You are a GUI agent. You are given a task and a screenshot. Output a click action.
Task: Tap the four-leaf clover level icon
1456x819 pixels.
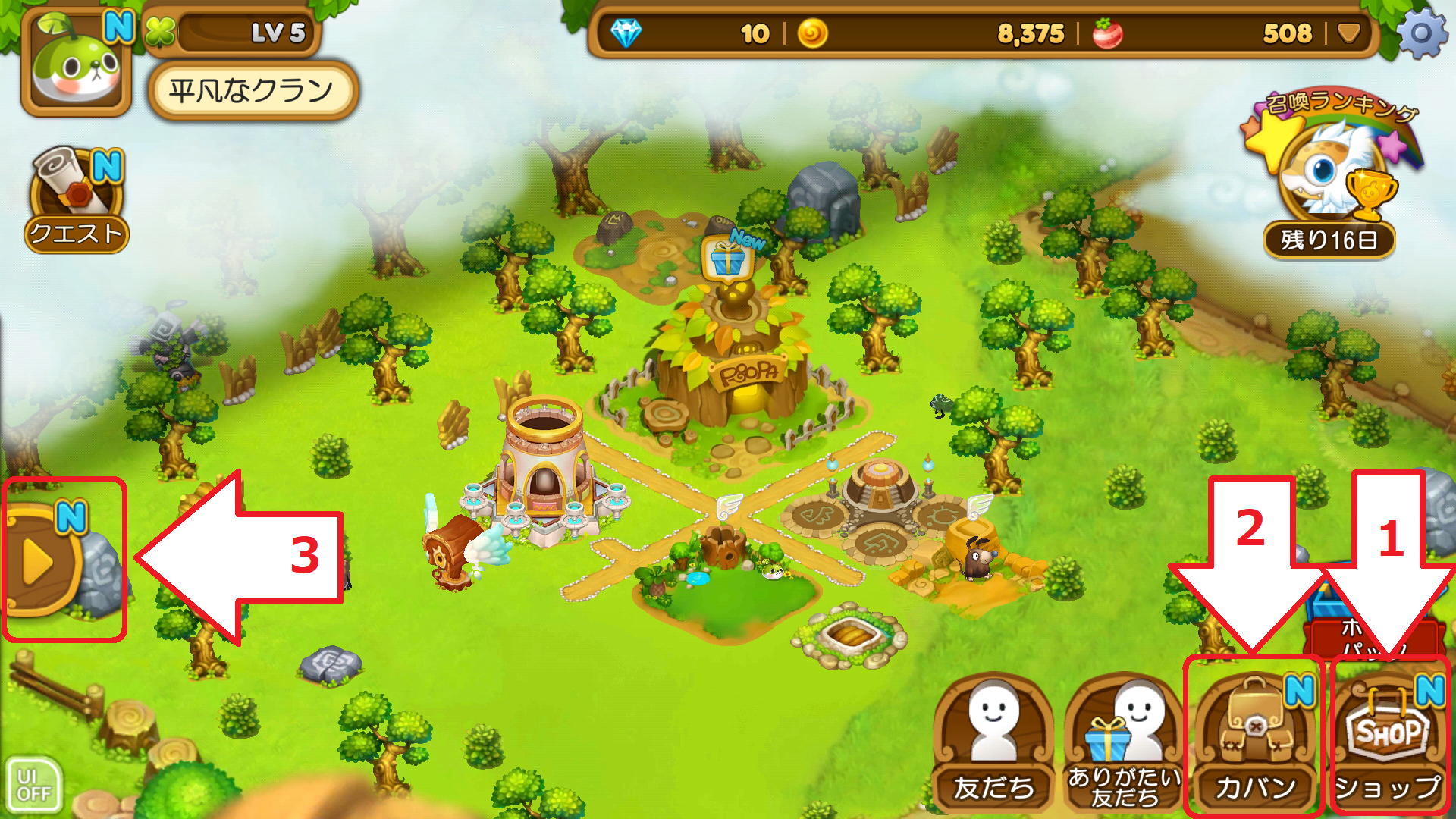[160, 33]
